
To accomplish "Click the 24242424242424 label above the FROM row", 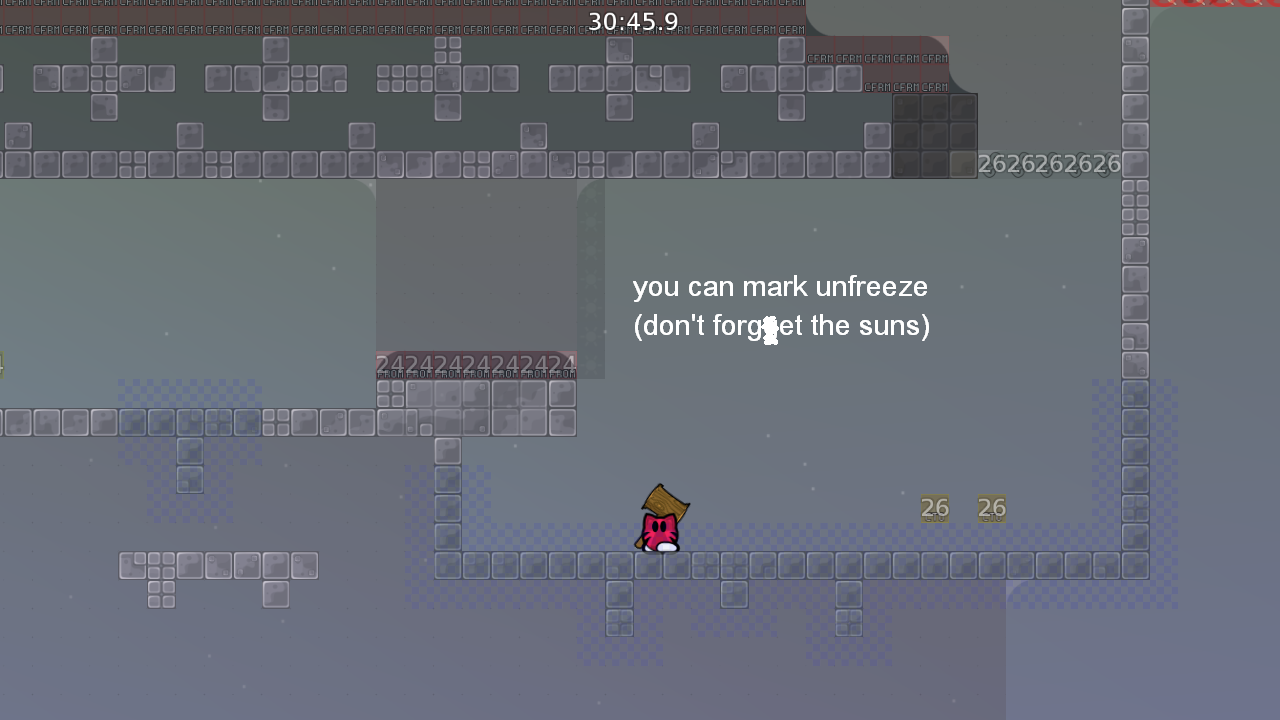I will [x=475, y=362].
